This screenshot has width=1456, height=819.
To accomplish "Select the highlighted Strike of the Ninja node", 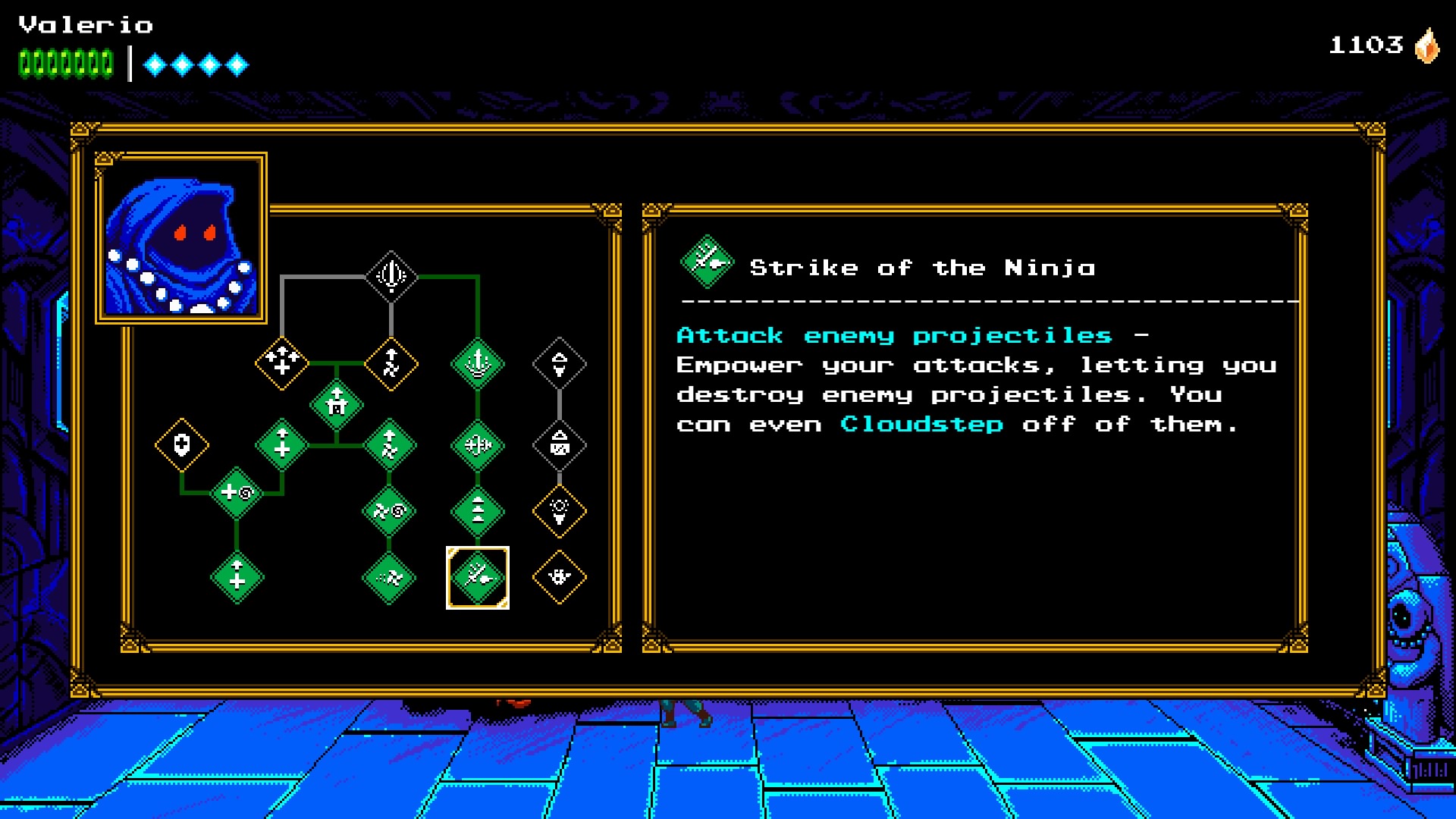I will pos(478,578).
